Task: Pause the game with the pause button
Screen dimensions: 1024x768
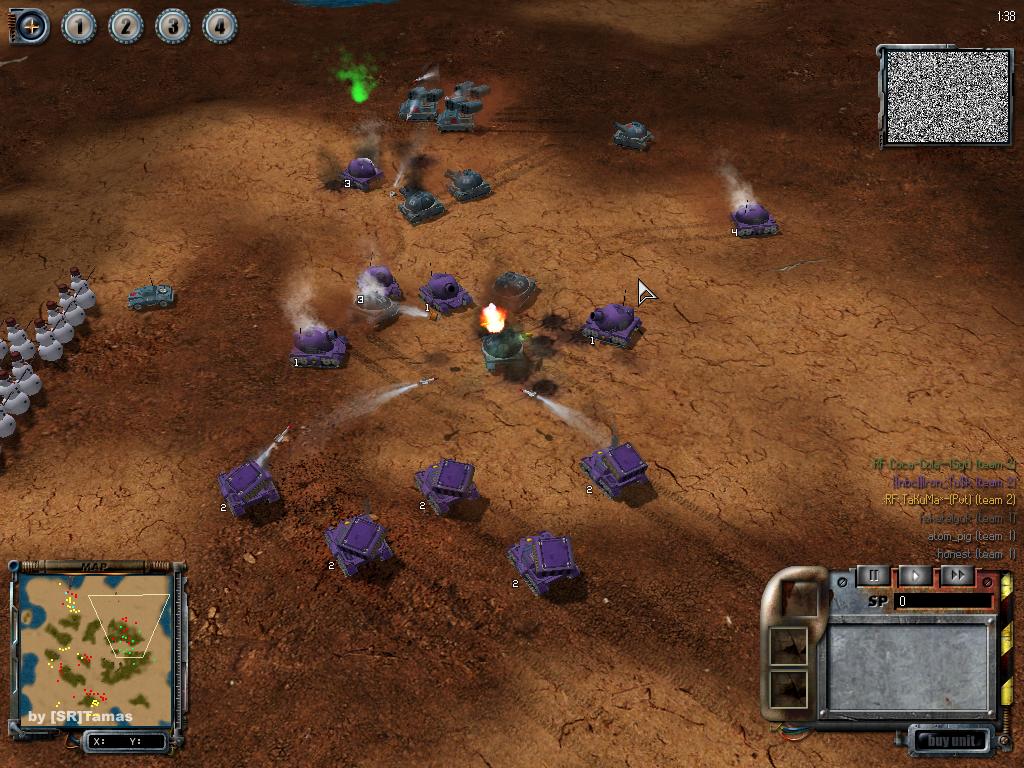Action: [873, 575]
